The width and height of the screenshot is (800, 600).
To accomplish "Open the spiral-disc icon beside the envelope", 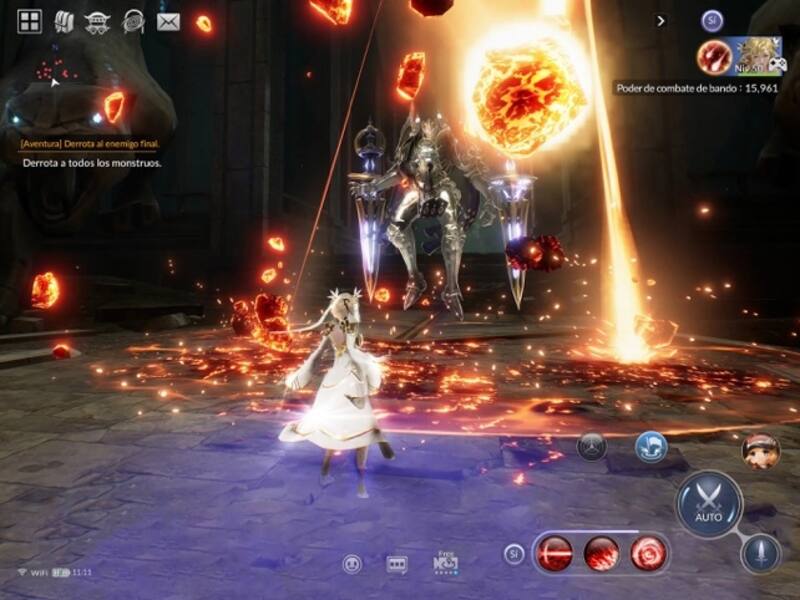I will click(132, 21).
